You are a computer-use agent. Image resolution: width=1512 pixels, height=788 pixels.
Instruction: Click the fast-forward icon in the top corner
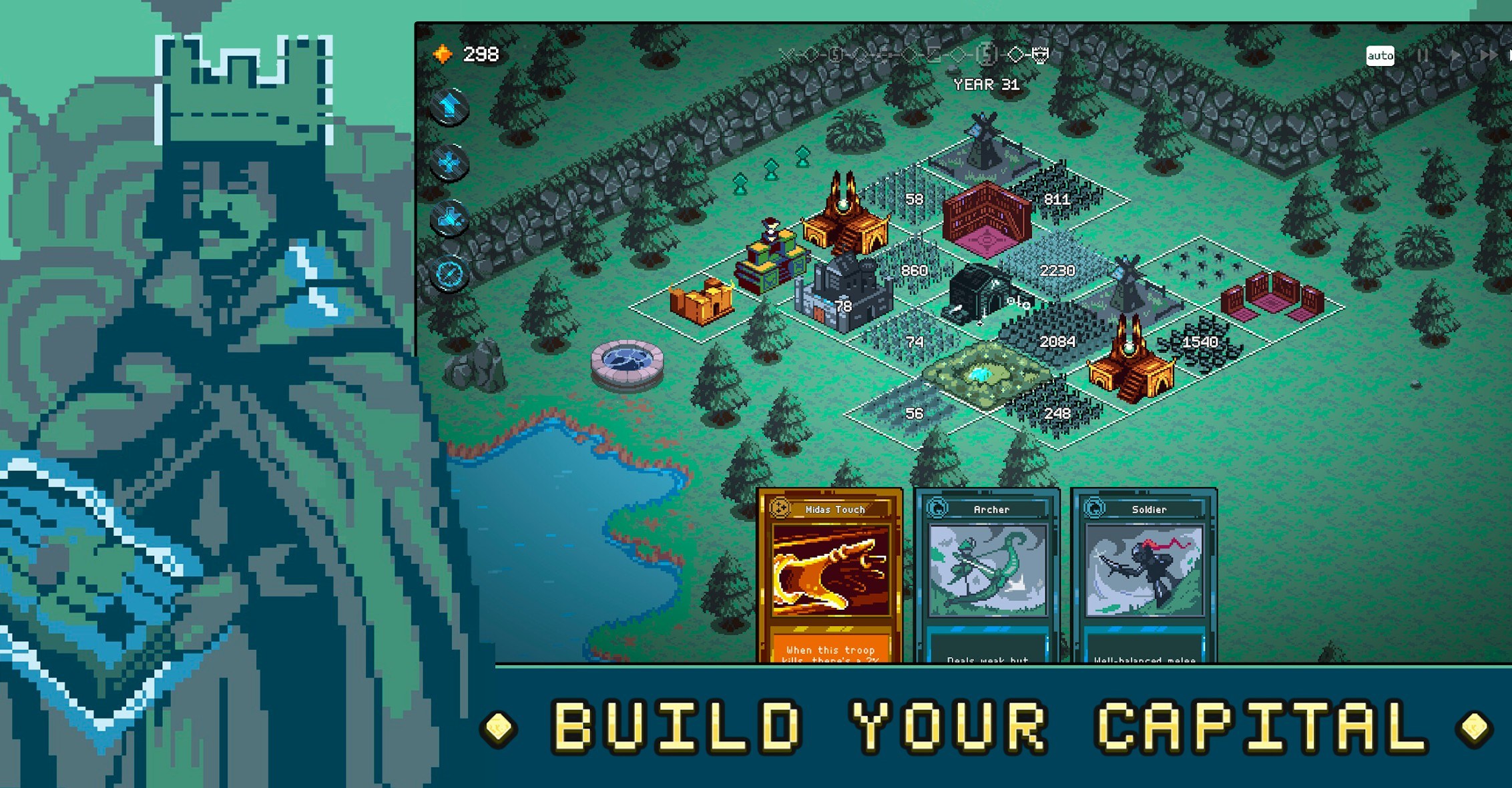(x=1489, y=57)
